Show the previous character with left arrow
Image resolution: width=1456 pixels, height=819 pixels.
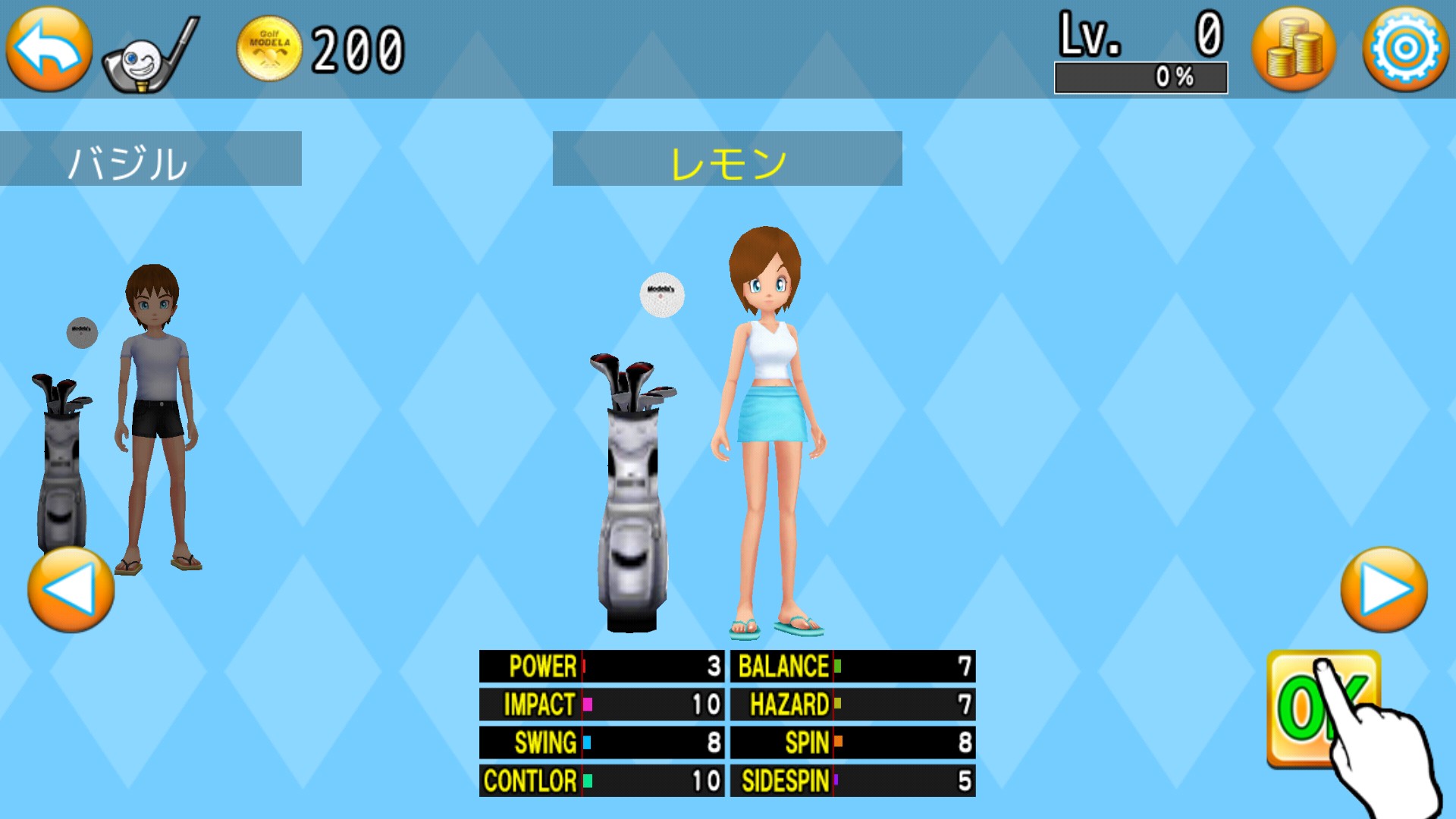point(71,590)
